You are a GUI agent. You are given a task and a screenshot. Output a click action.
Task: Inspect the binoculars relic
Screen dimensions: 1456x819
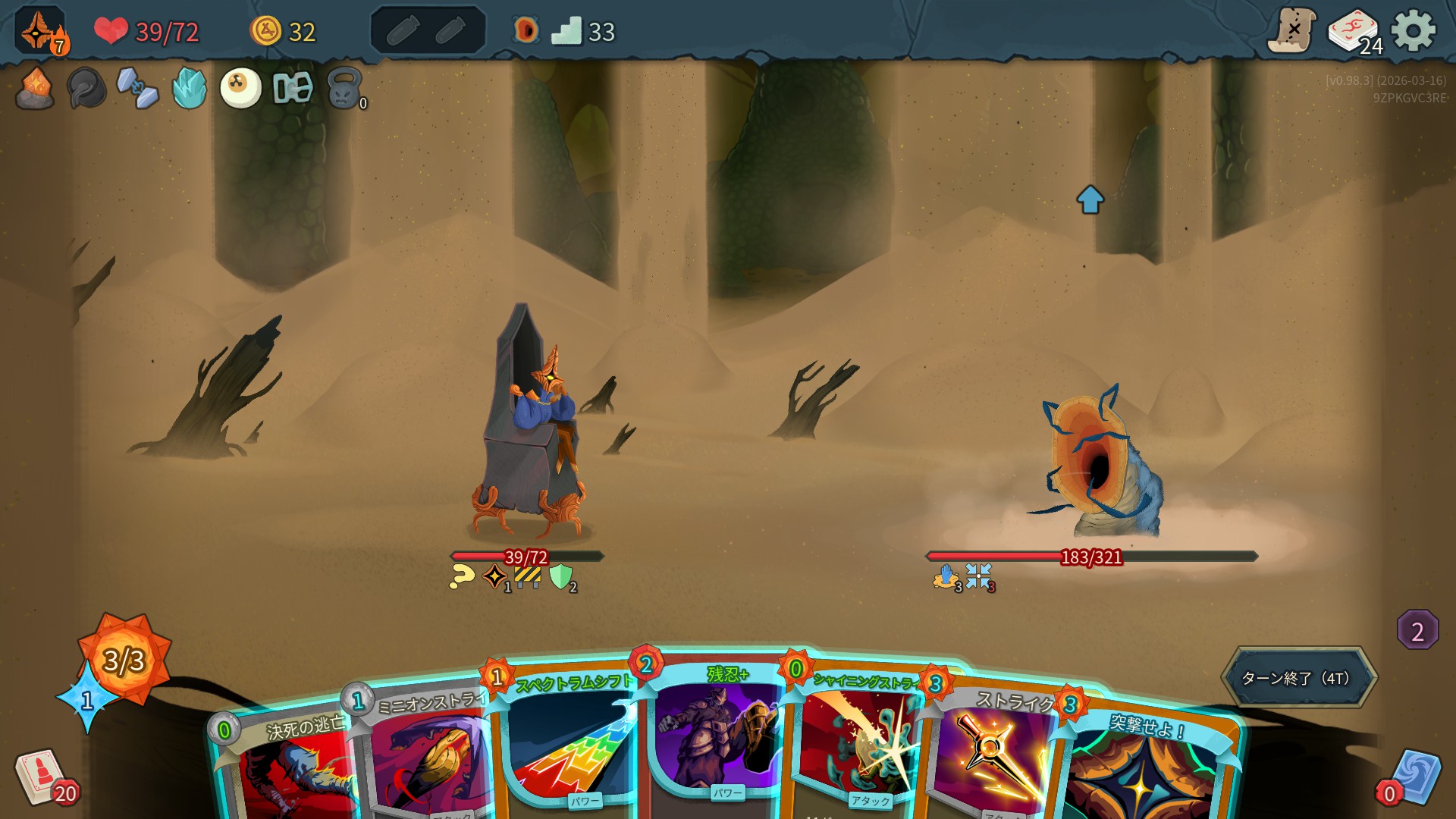pyautogui.click(x=293, y=89)
